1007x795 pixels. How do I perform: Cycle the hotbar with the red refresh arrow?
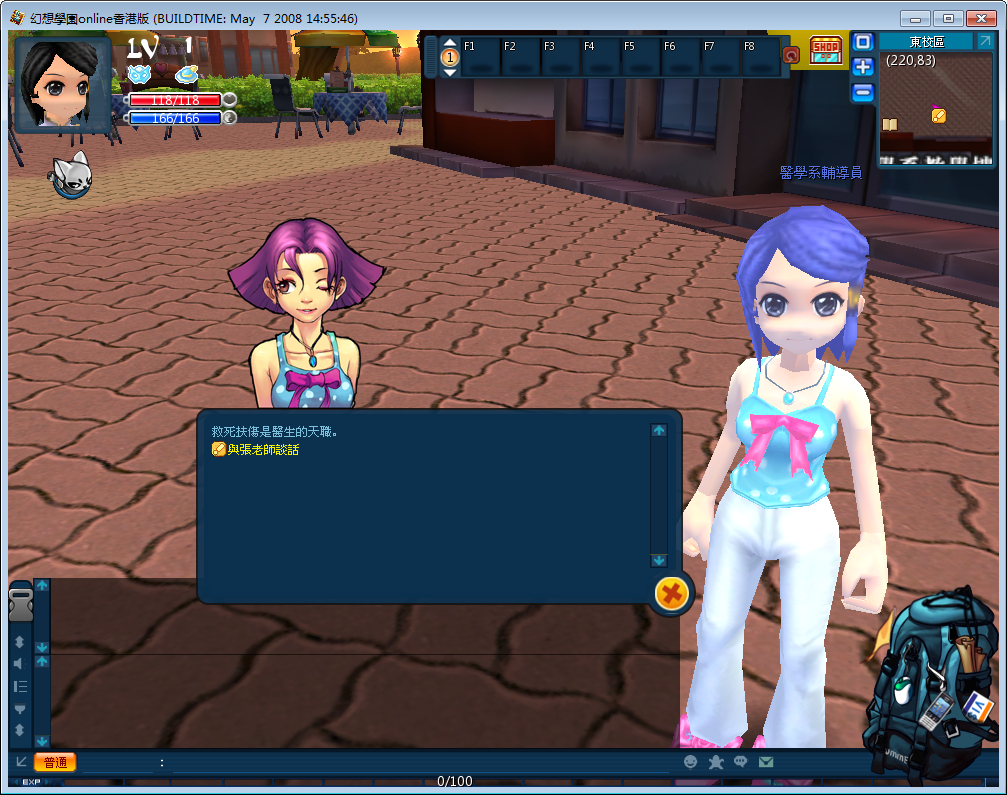click(x=791, y=55)
